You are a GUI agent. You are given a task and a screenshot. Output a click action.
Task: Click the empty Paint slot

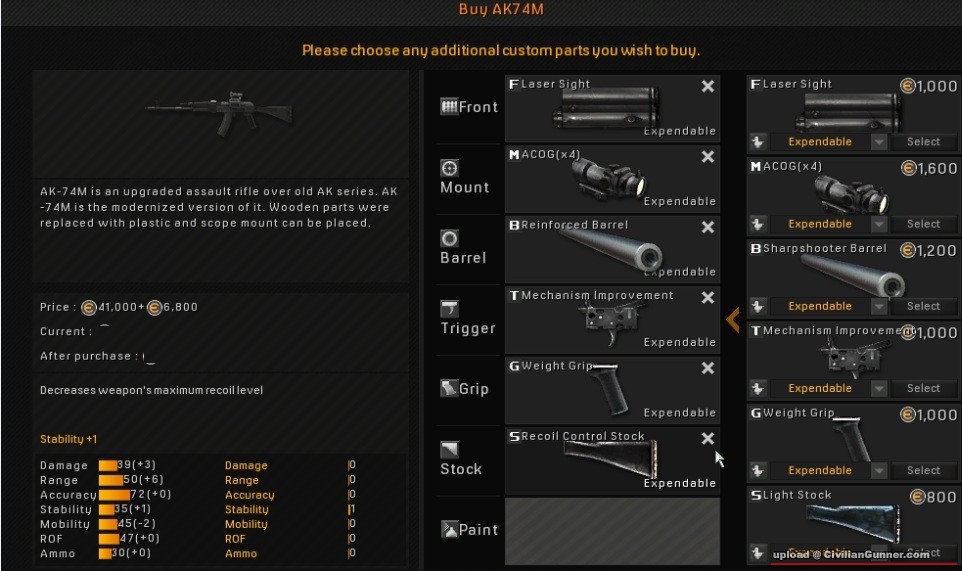coord(611,531)
